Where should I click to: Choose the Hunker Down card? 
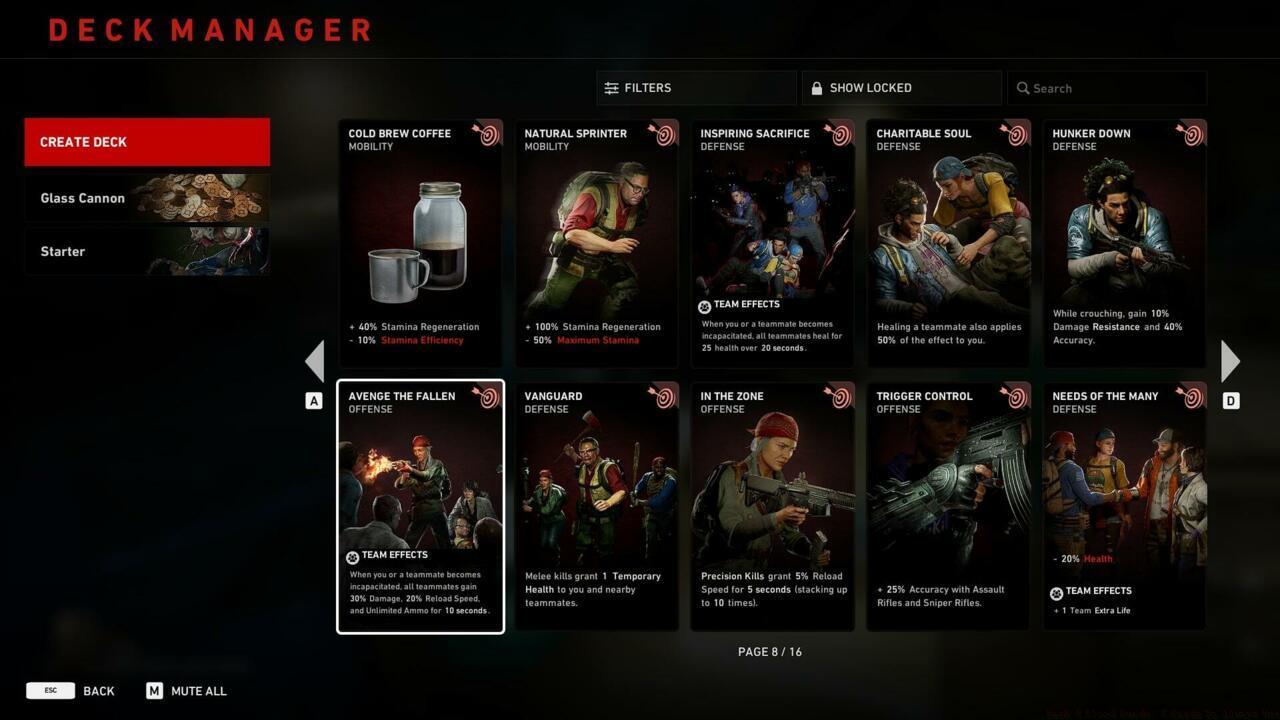point(1124,244)
